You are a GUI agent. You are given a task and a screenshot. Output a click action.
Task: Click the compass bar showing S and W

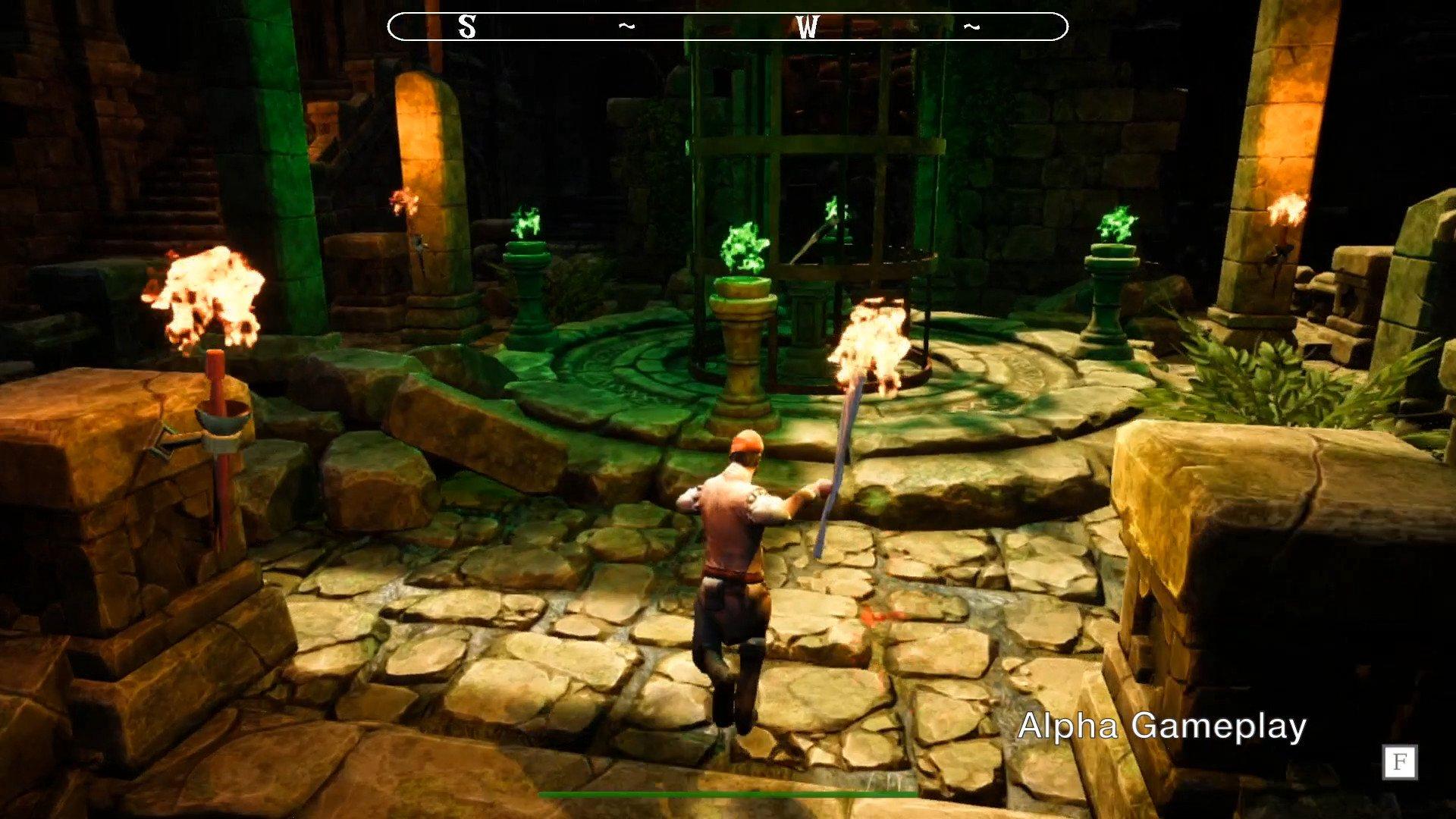coord(727,27)
